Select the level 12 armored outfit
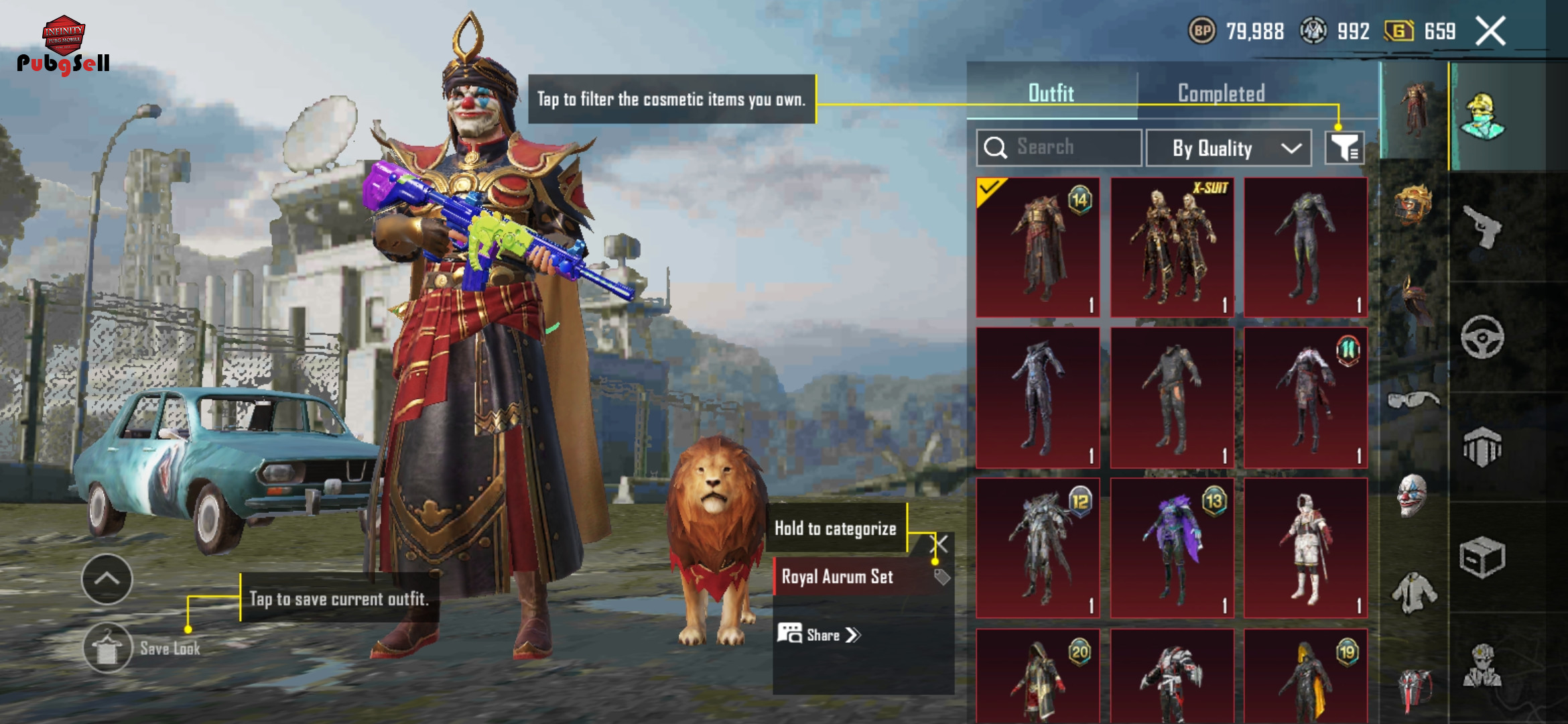This screenshot has width=1568, height=724. pos(1037,548)
